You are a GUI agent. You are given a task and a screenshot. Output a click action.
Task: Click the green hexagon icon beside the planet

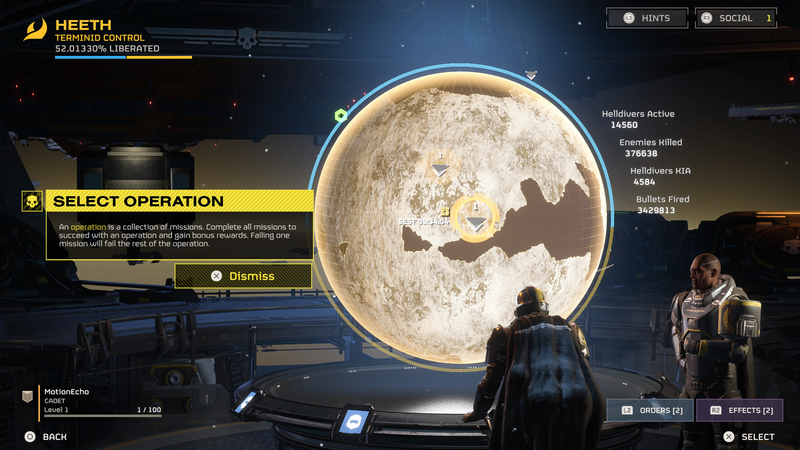[x=340, y=116]
